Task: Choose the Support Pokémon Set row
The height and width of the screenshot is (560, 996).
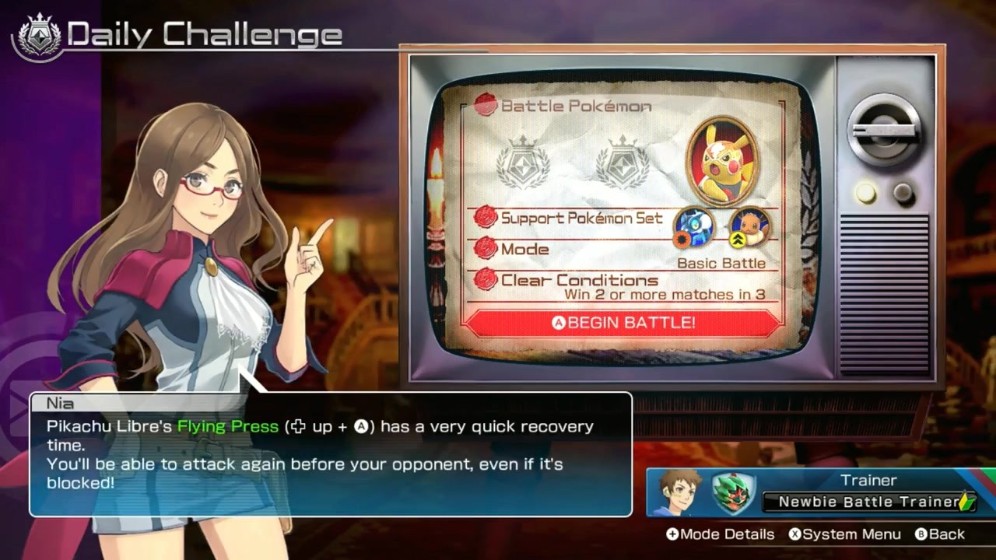Action: (x=620, y=219)
